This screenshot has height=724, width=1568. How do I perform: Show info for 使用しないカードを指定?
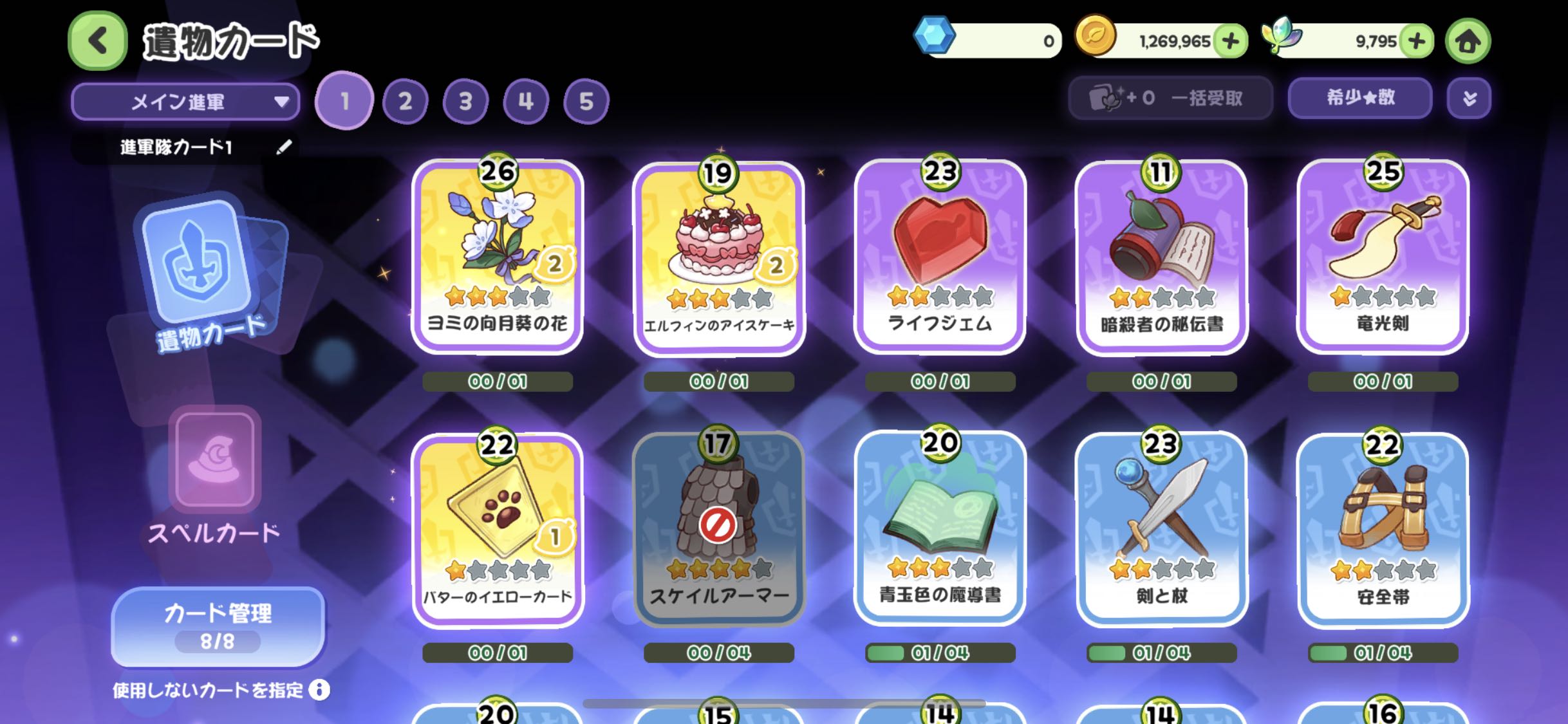pos(319,690)
